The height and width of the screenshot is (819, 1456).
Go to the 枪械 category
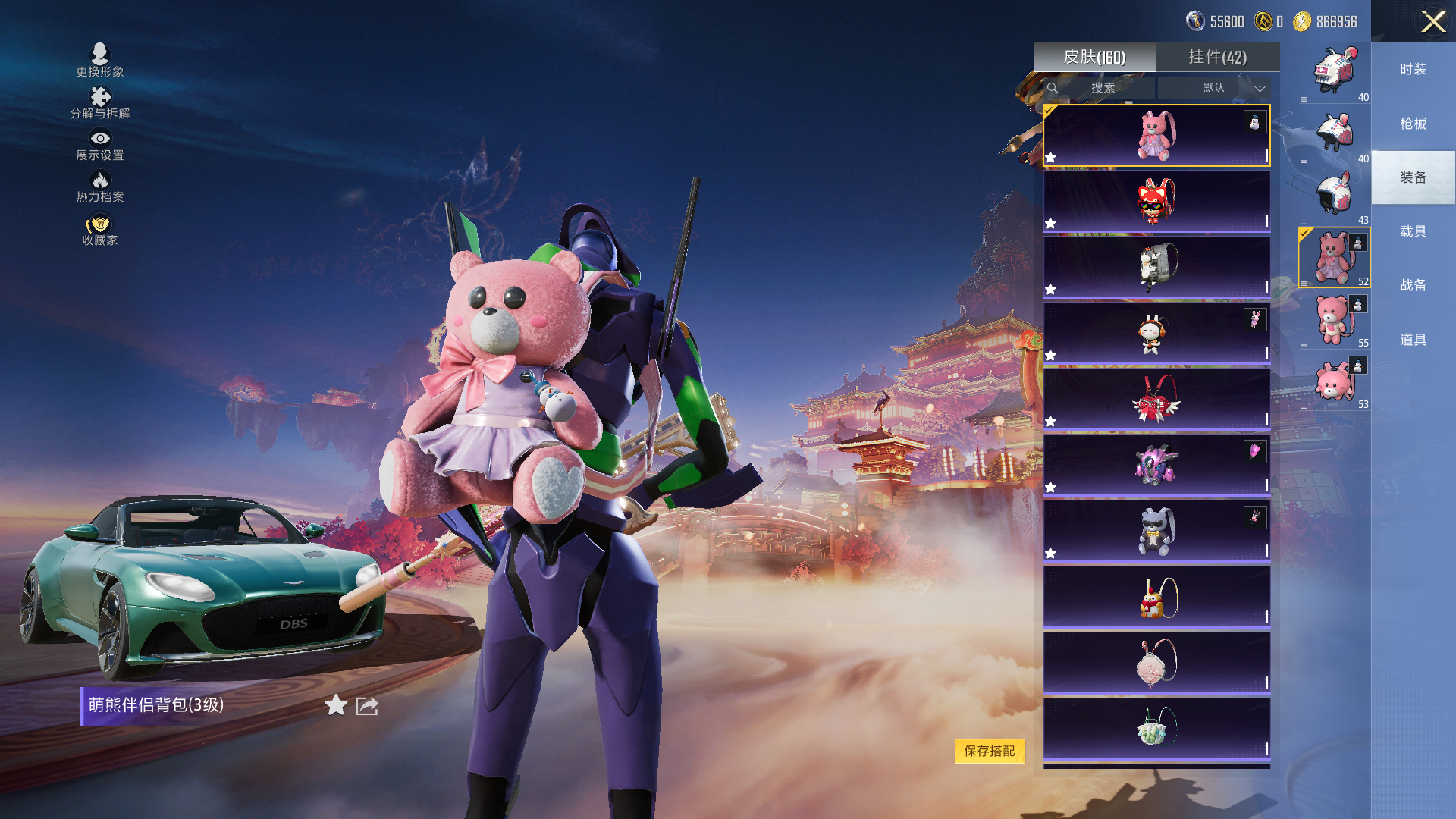click(1413, 124)
